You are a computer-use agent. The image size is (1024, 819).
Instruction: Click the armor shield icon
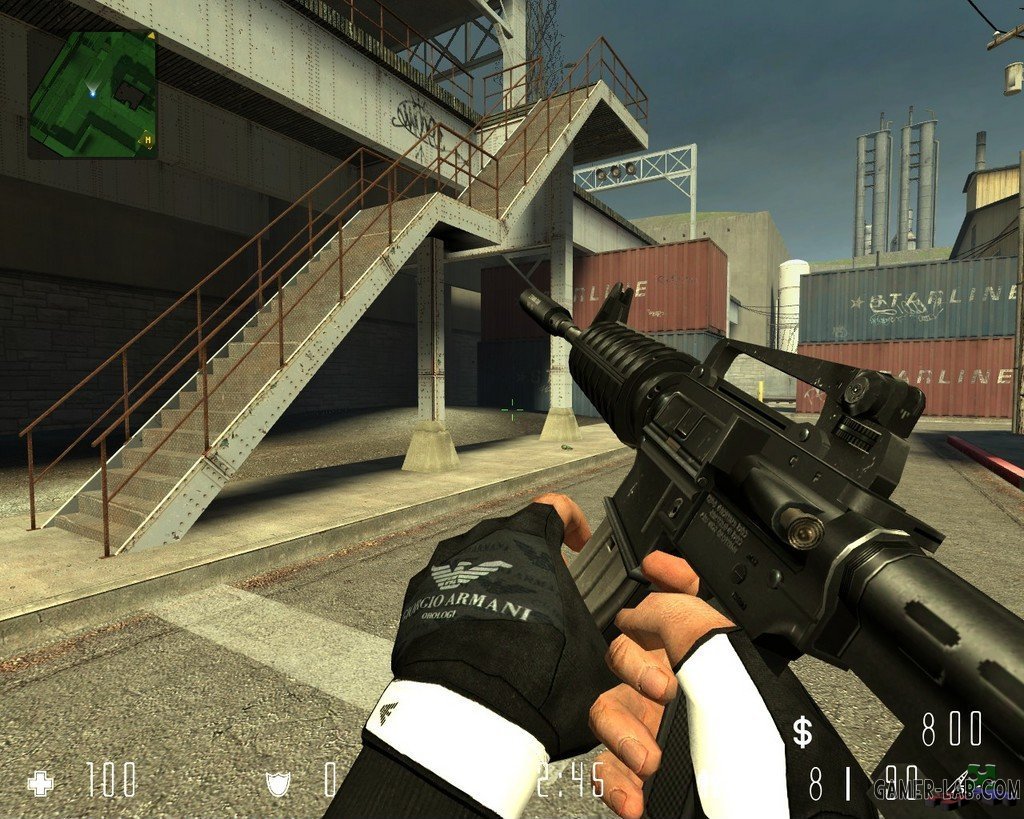point(277,782)
